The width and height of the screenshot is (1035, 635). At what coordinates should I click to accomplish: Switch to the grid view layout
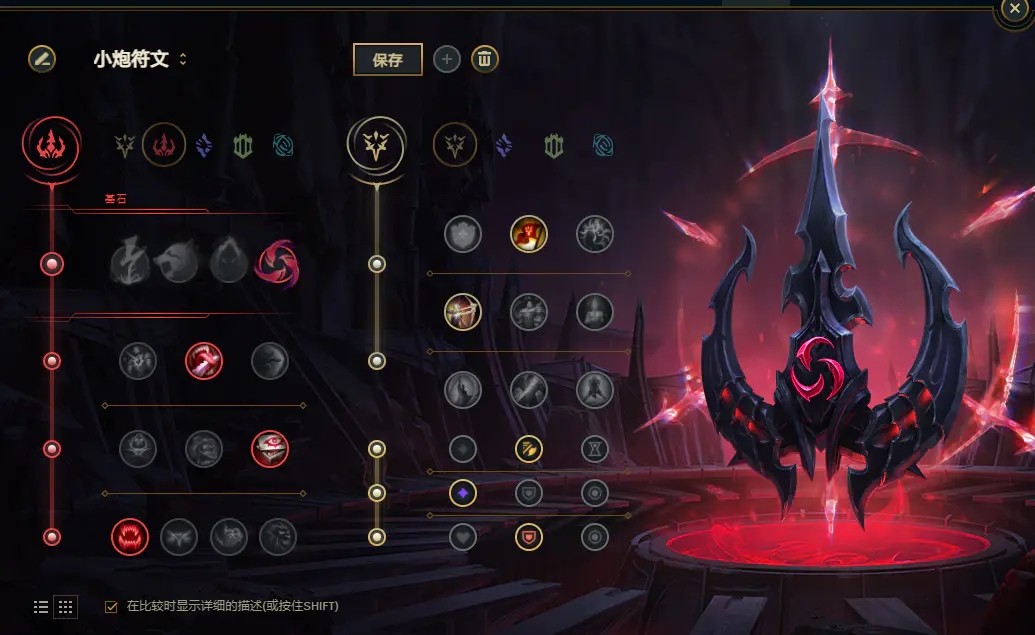[65, 606]
